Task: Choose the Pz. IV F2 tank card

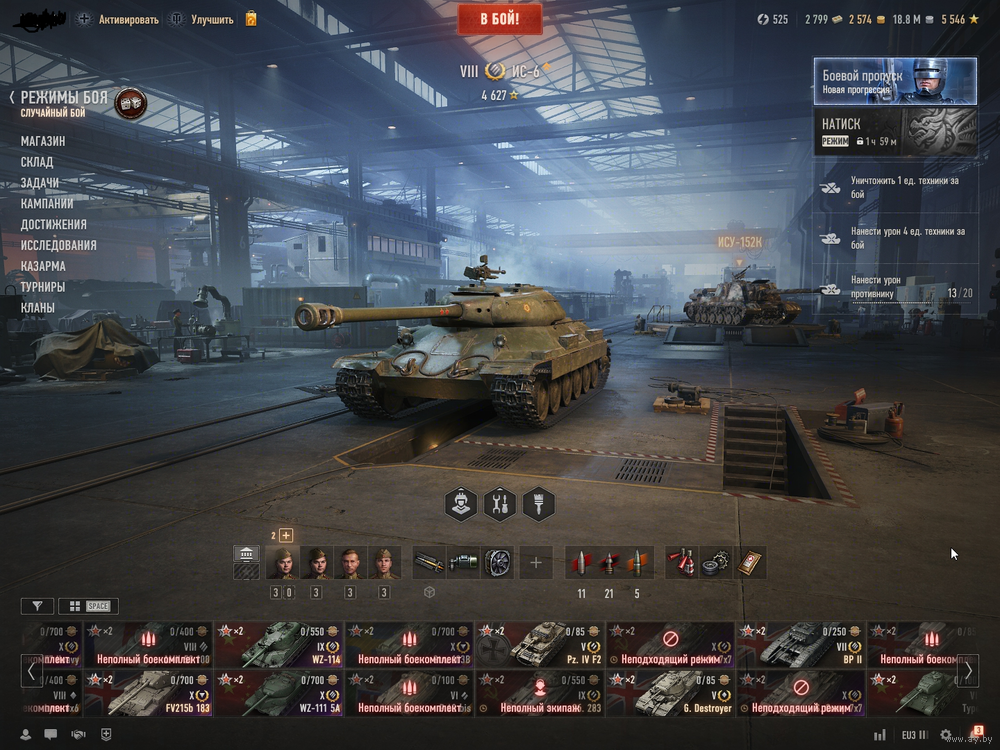Action: pyautogui.click(x=539, y=645)
